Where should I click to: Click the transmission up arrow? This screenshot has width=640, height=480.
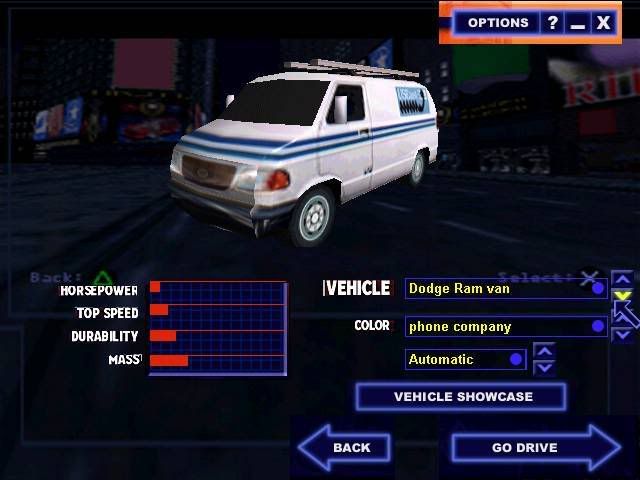544,350
